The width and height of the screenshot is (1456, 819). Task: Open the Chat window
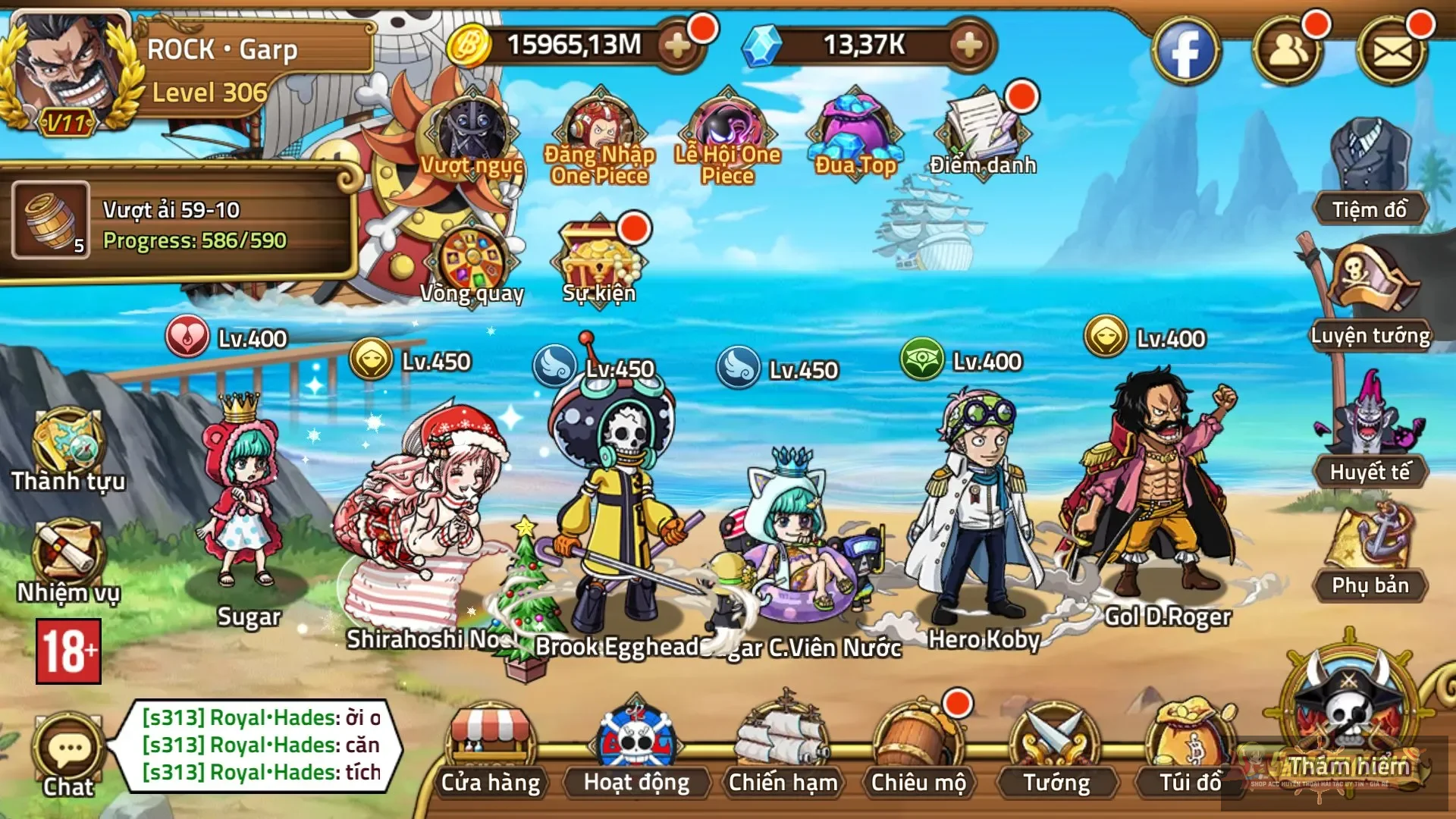tap(68, 755)
